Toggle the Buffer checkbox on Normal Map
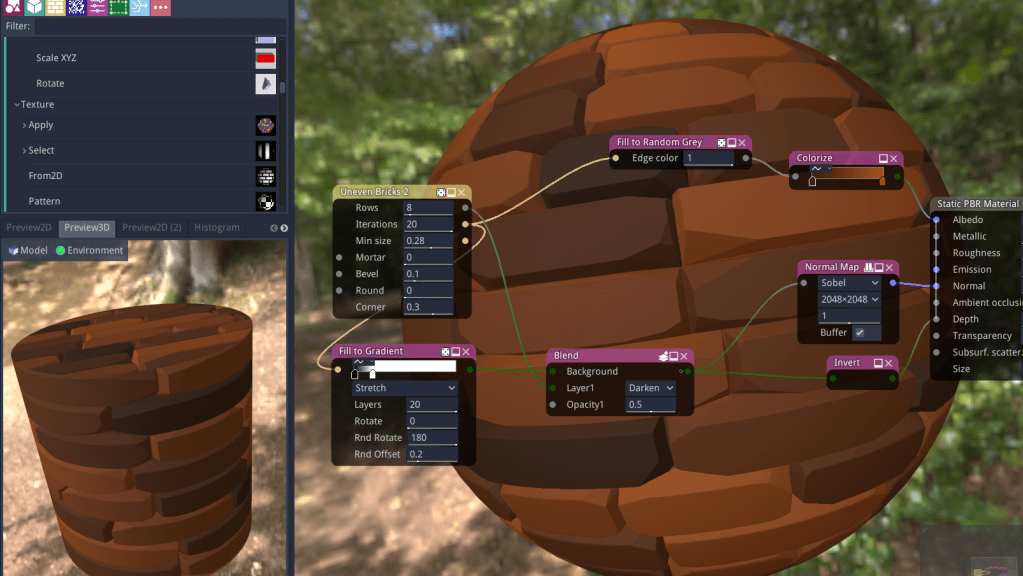This screenshot has height=576, width=1023. [x=859, y=333]
